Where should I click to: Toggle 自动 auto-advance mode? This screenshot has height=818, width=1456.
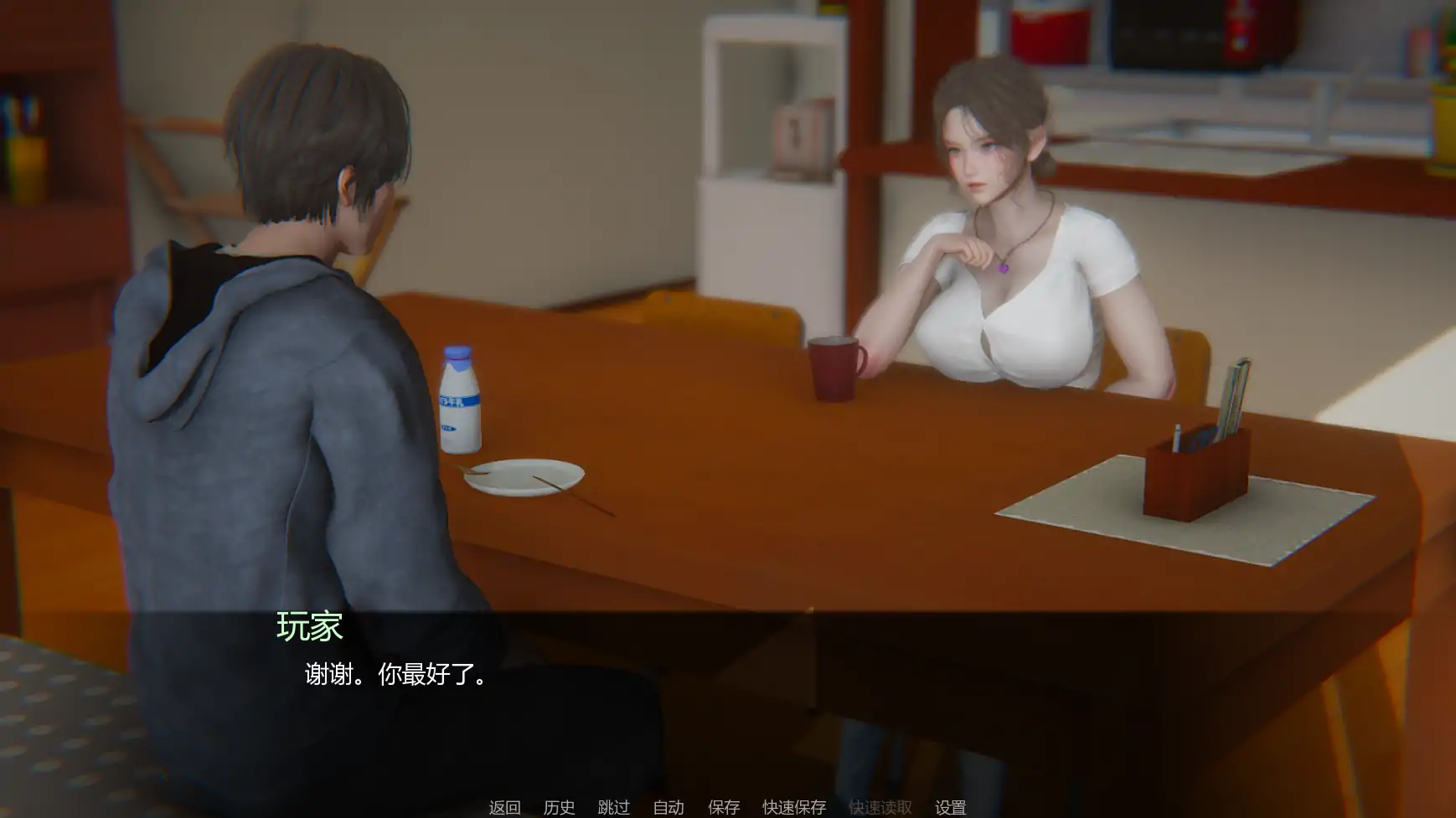tap(667, 807)
